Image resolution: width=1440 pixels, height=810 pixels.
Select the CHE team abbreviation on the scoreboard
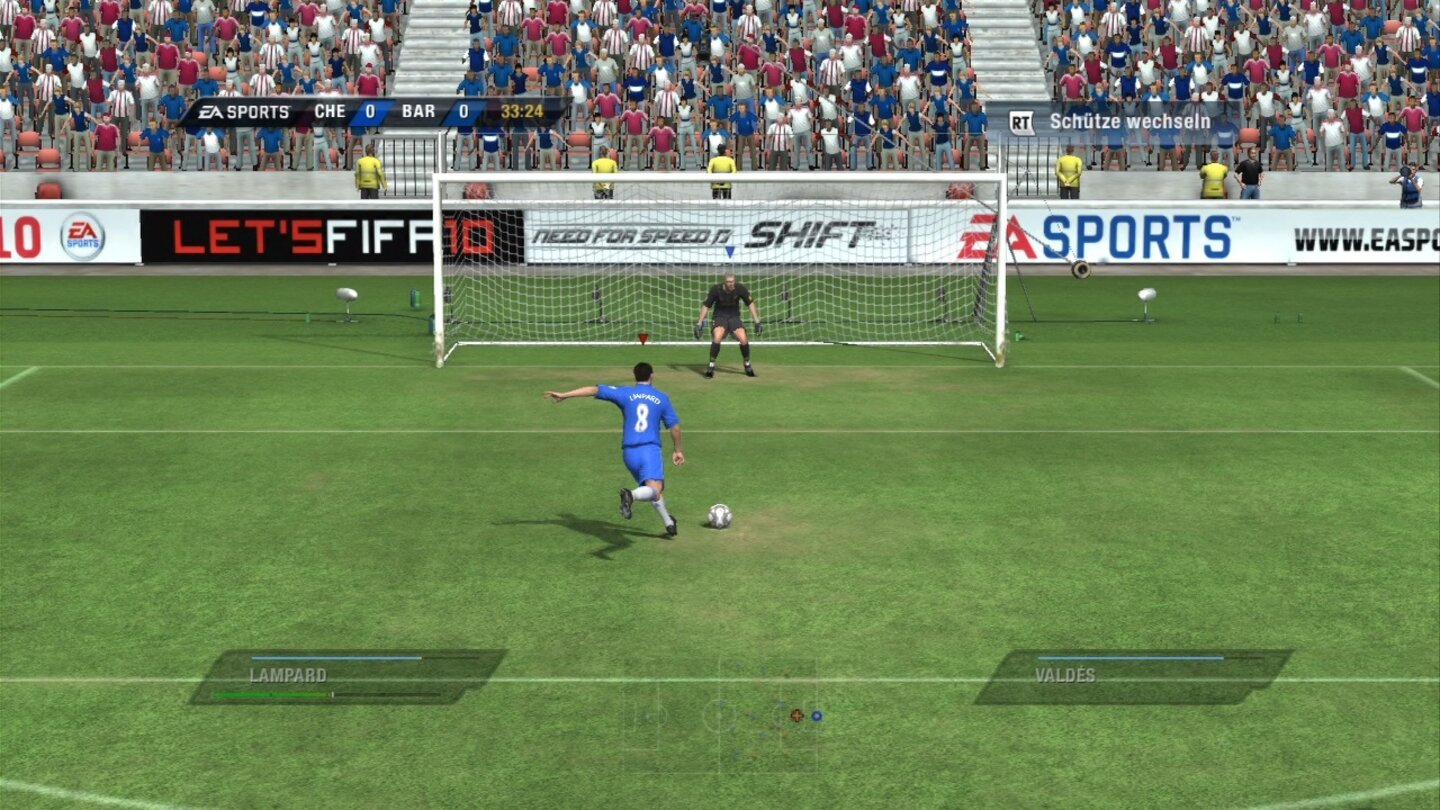tap(329, 112)
